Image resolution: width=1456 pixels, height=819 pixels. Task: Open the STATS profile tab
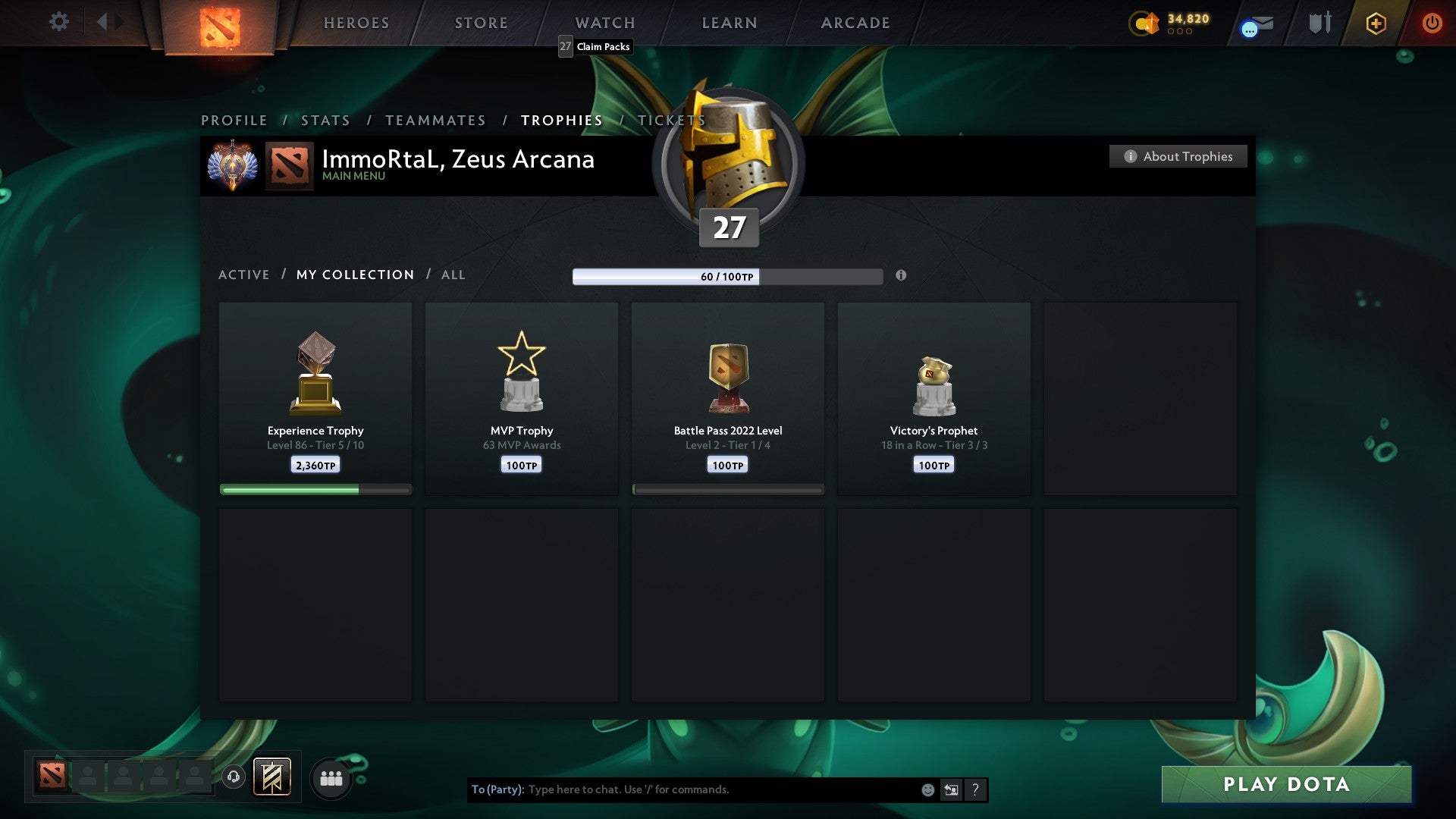pyautogui.click(x=325, y=120)
